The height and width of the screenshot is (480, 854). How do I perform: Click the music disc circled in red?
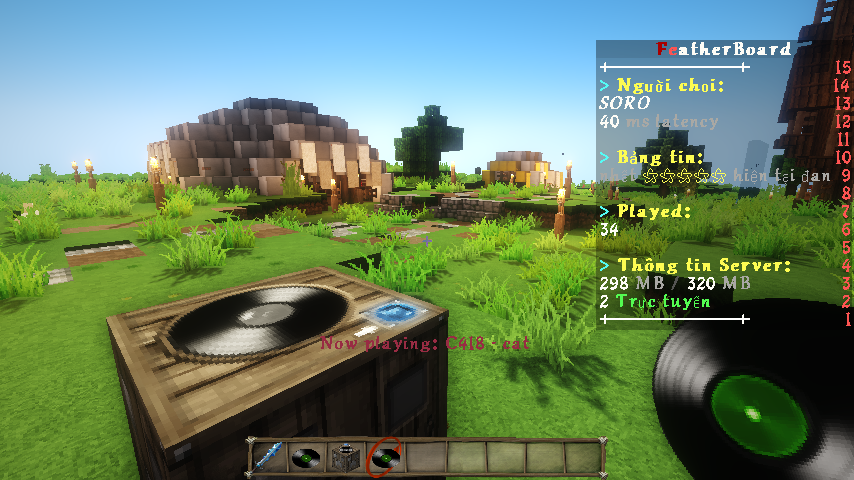point(385,459)
